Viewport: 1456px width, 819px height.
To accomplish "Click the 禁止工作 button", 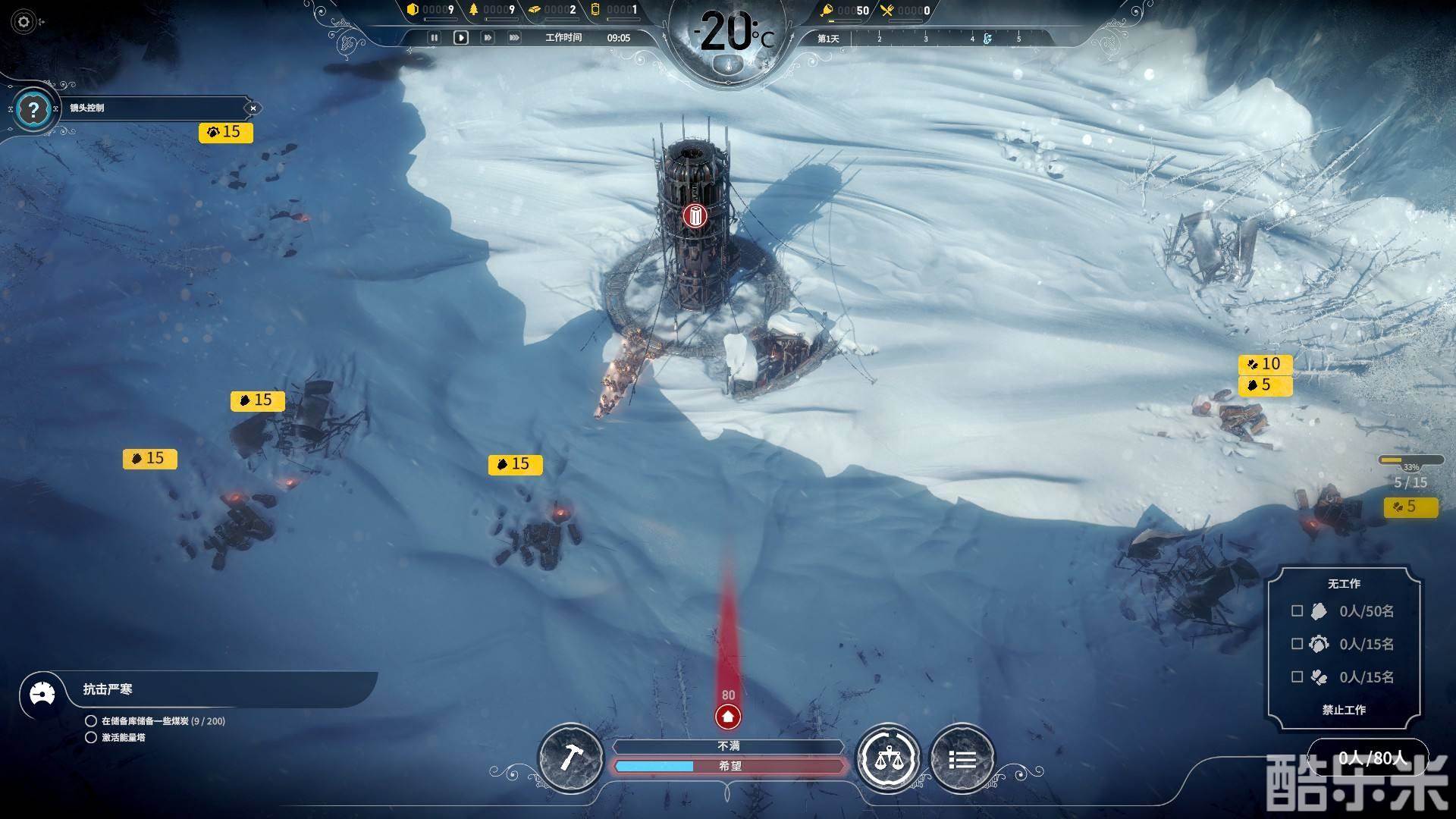I will (1344, 710).
